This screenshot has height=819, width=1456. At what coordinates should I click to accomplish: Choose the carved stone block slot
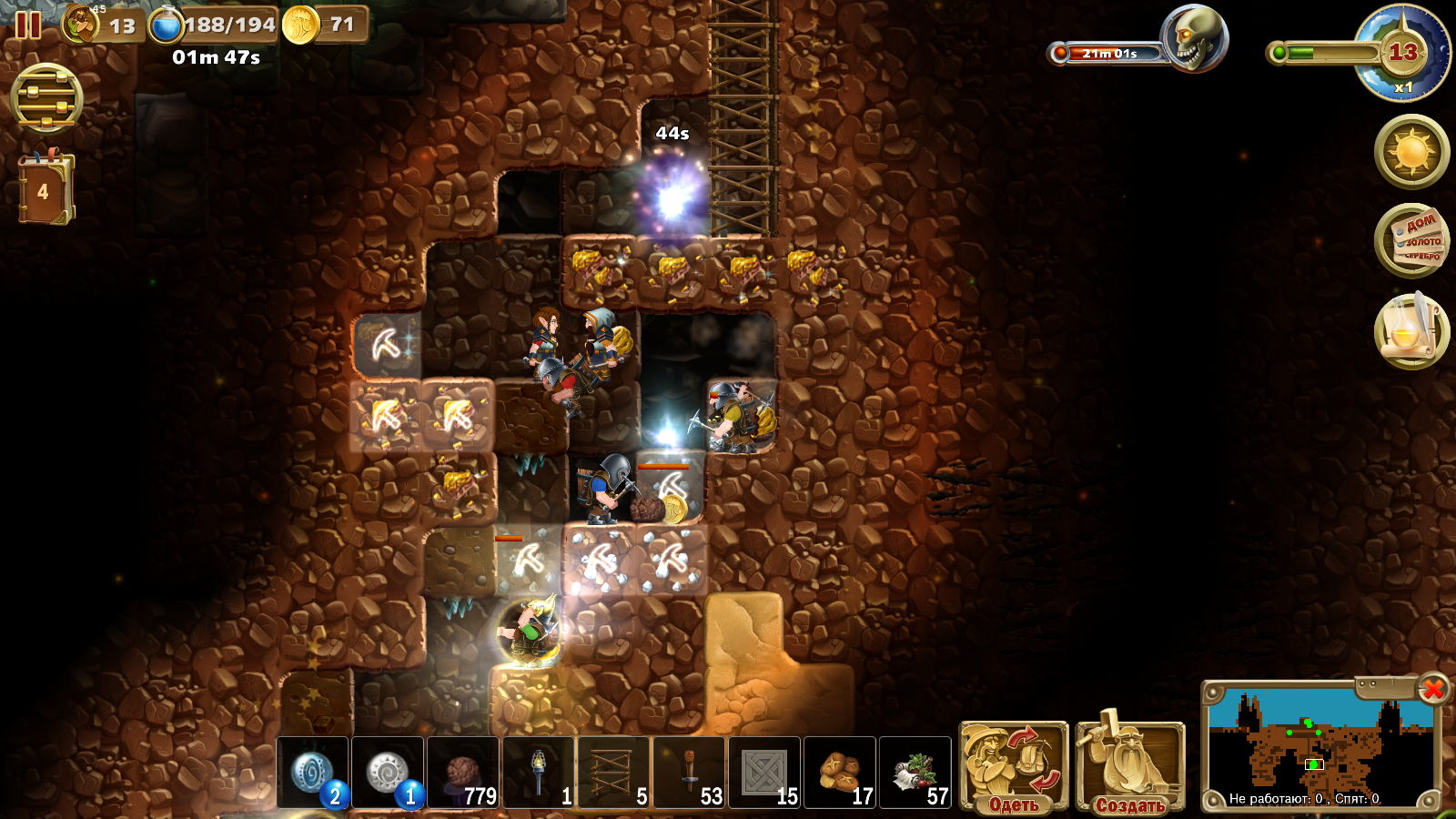pos(764,773)
